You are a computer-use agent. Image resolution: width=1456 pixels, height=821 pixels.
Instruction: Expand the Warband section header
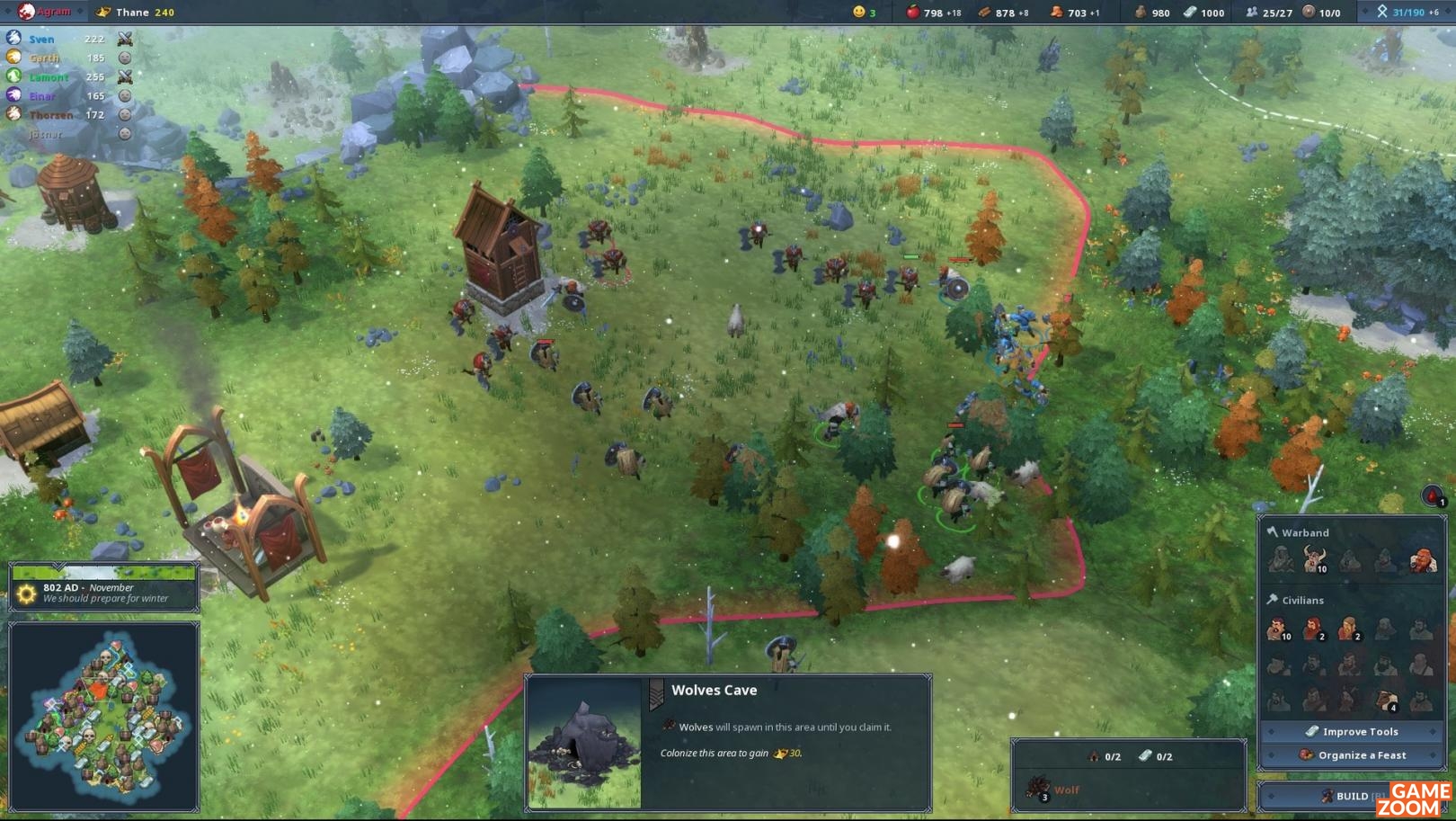coord(1306,532)
